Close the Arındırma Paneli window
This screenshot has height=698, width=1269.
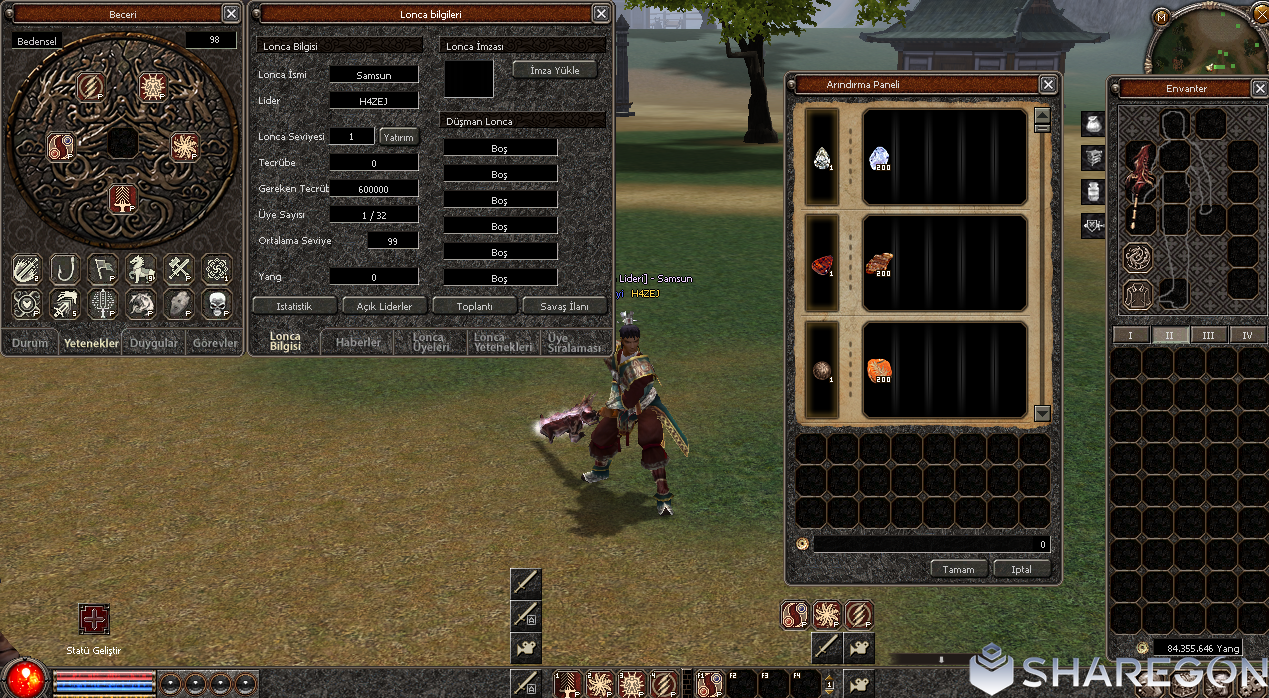point(1048,85)
